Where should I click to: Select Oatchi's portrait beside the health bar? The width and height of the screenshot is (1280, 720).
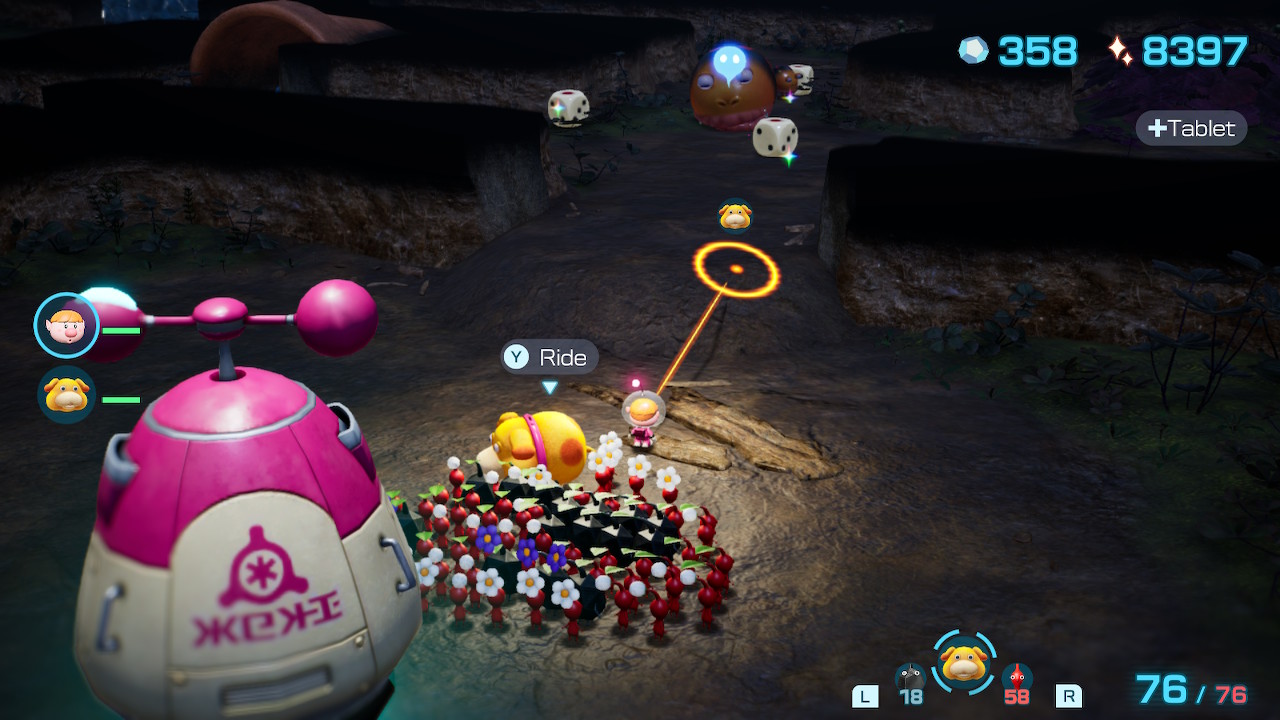pos(67,395)
